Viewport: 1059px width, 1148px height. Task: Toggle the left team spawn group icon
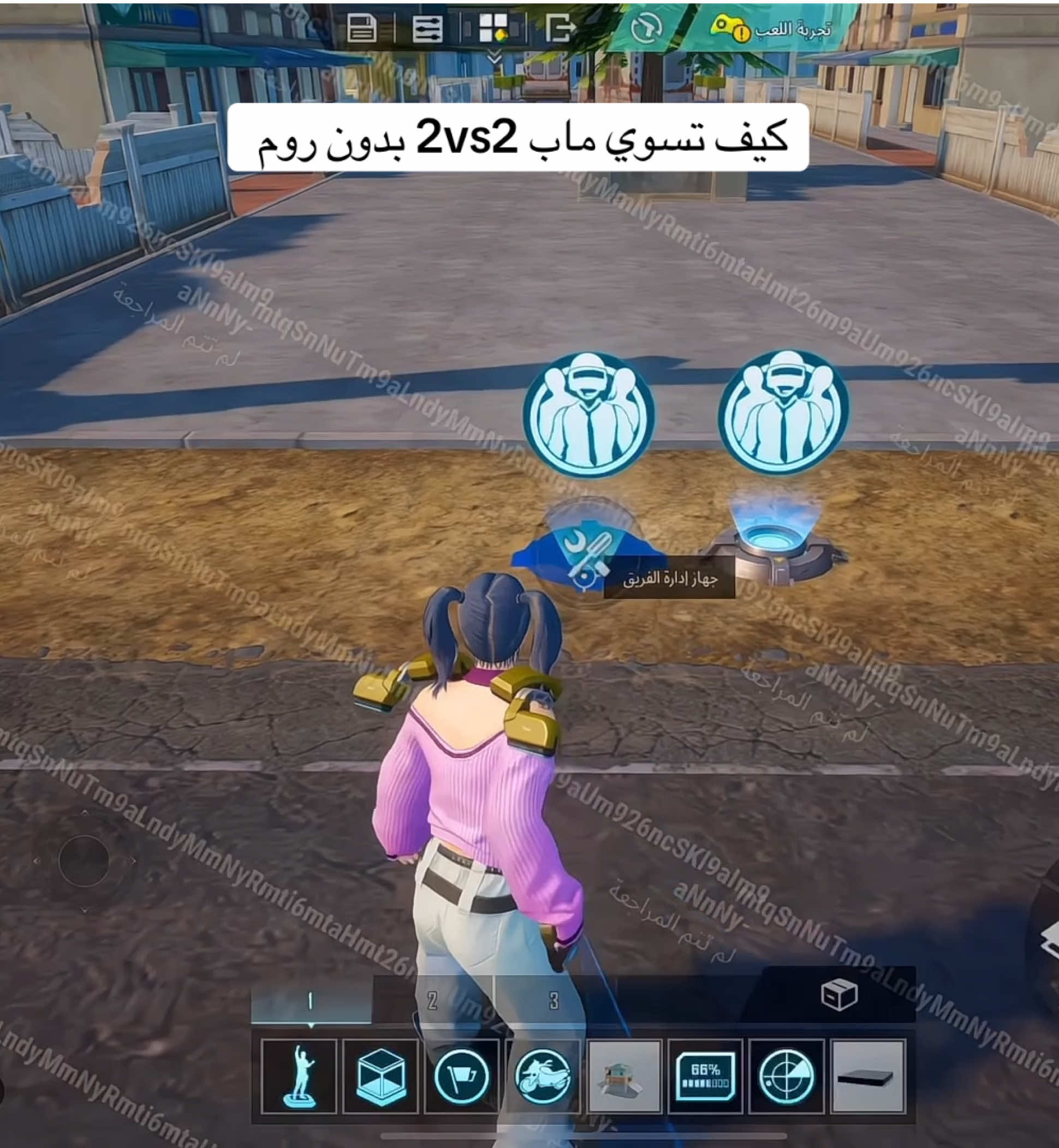[590, 411]
